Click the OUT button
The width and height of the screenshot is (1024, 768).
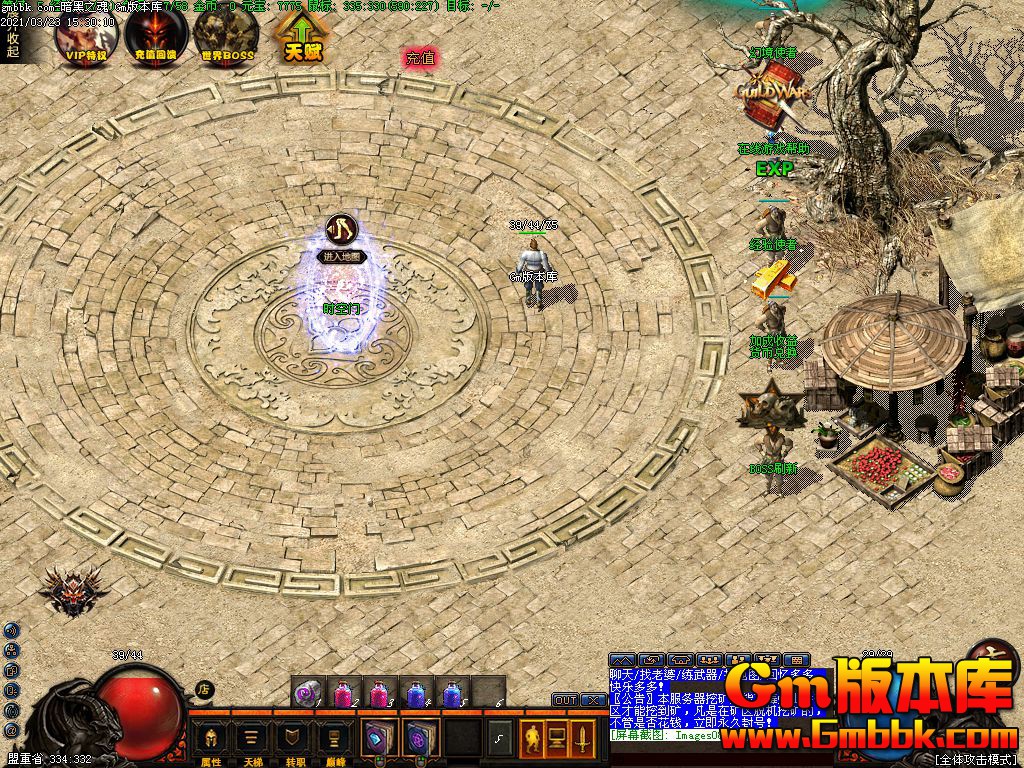pyautogui.click(x=565, y=700)
